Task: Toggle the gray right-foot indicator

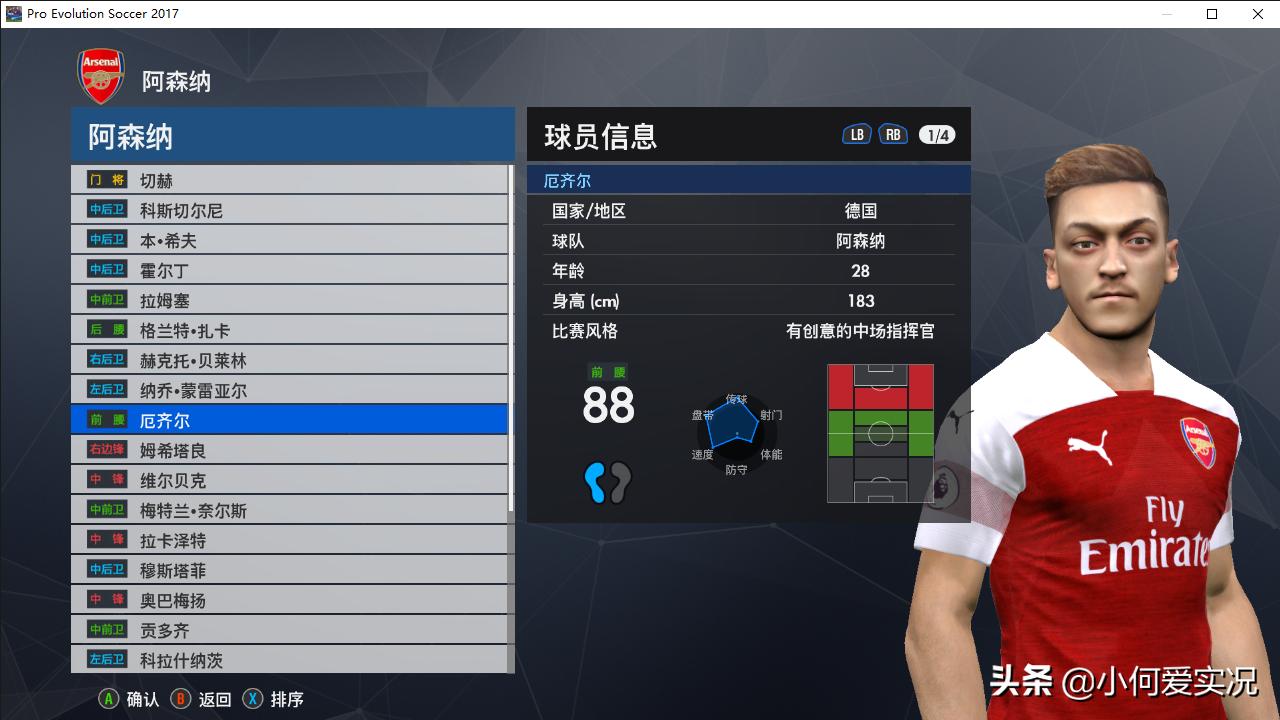Action: coord(622,483)
